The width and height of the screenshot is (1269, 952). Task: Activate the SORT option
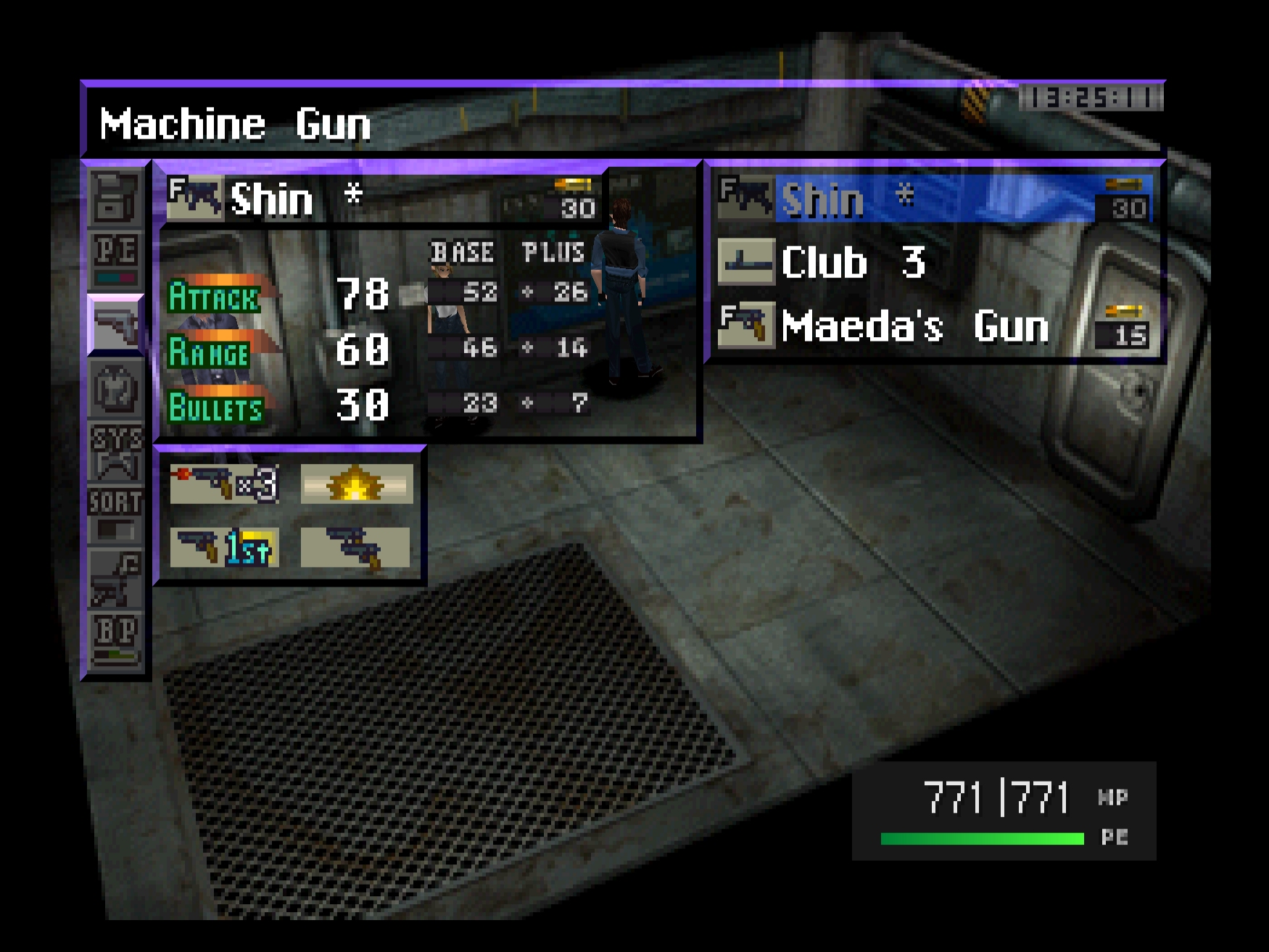[115, 514]
